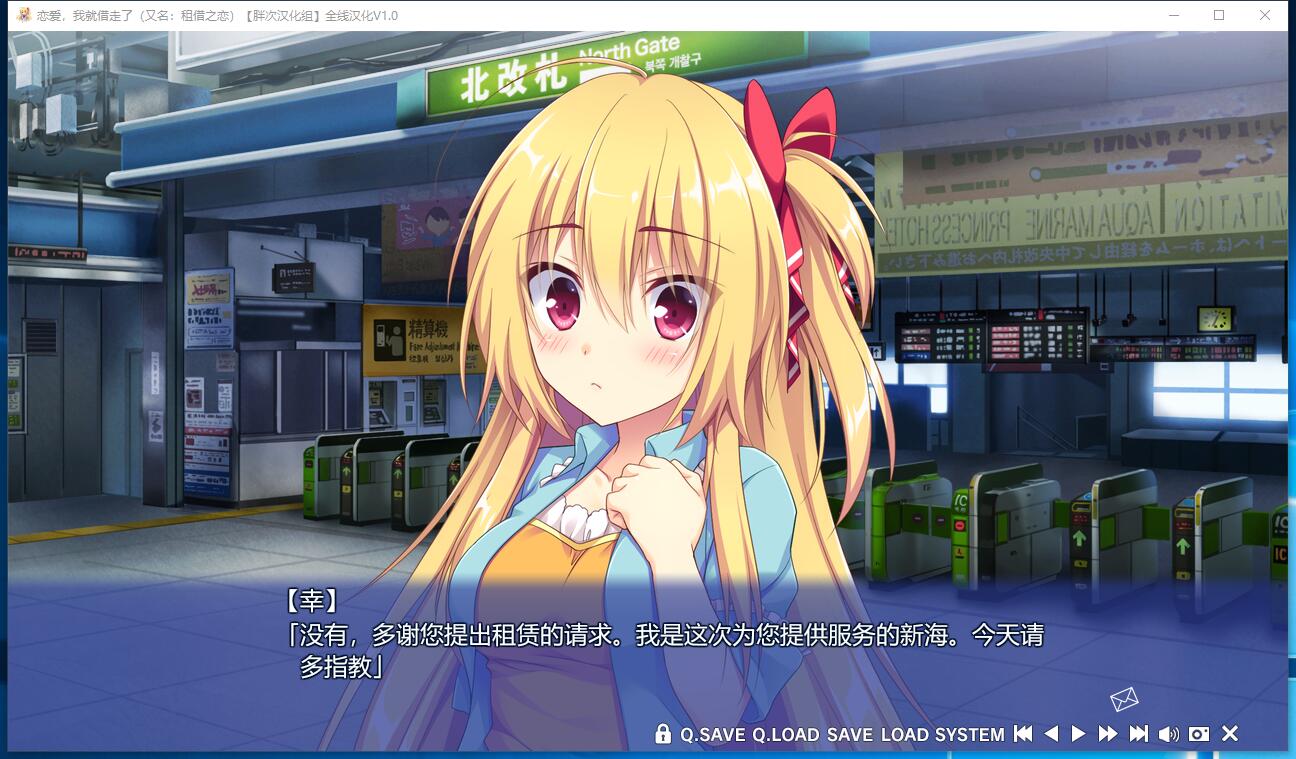Jump ahead with the skip-to-next icon
Image resolution: width=1296 pixels, height=759 pixels.
pos(1138,734)
